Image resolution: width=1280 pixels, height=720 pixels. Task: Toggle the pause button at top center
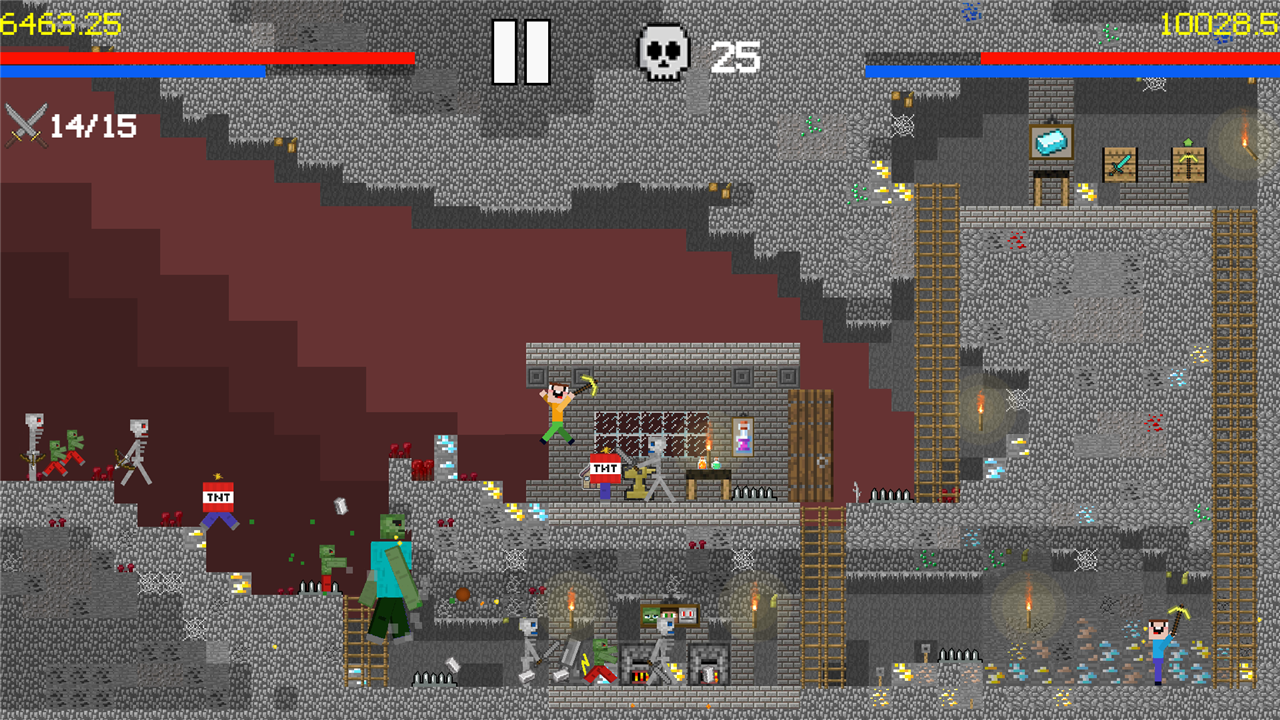click(521, 53)
